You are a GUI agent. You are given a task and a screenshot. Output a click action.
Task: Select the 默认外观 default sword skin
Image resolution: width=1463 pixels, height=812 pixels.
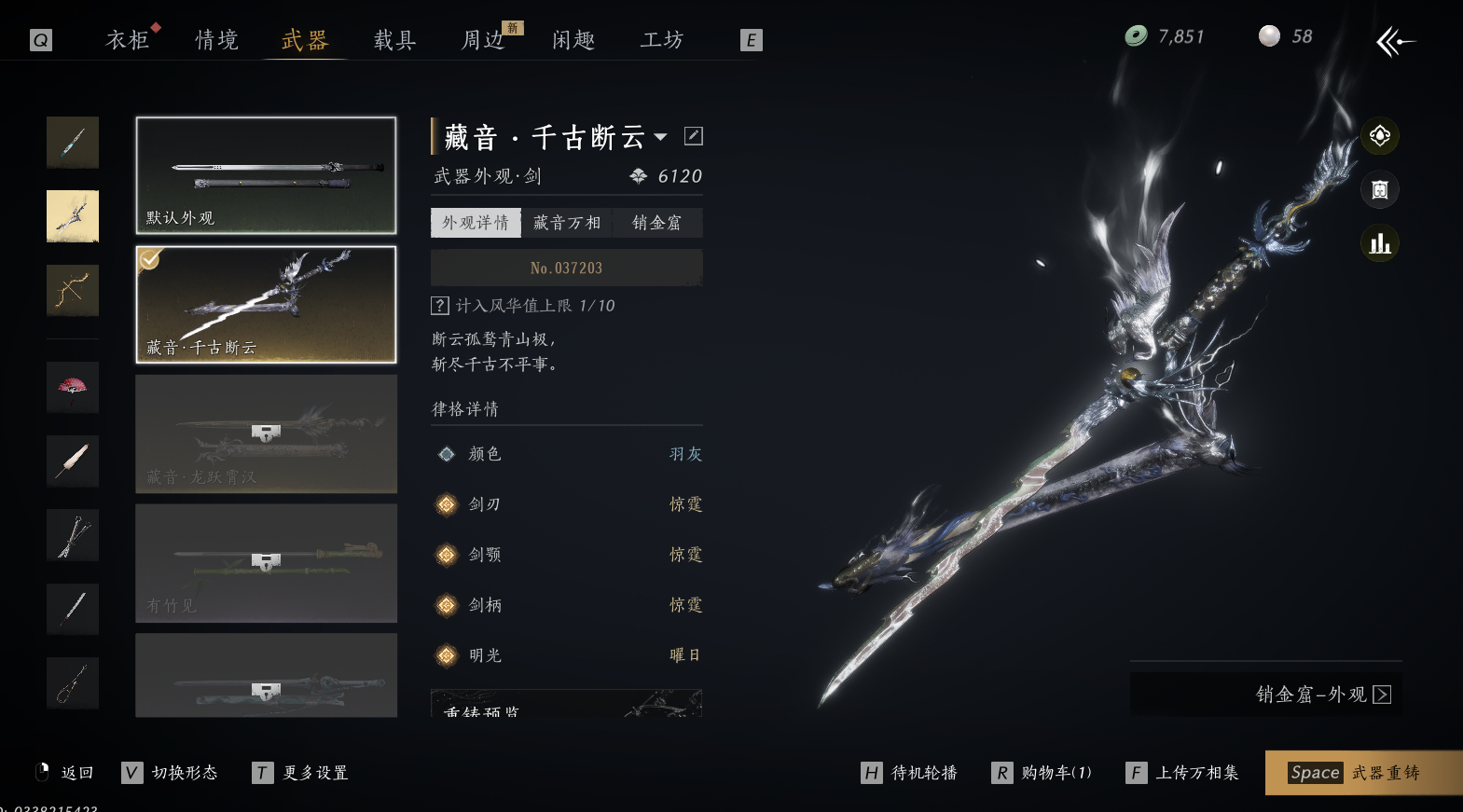click(266, 175)
